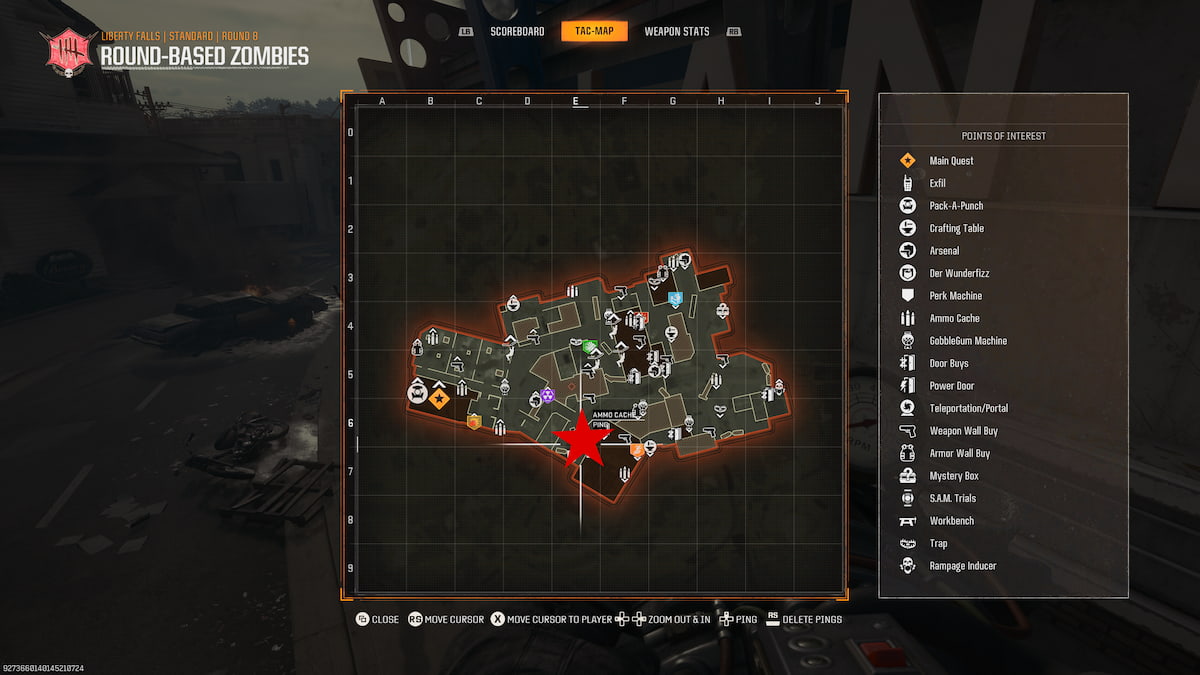The height and width of the screenshot is (675, 1200).
Task: Open the Weapon Stats tab
Action: [676, 32]
